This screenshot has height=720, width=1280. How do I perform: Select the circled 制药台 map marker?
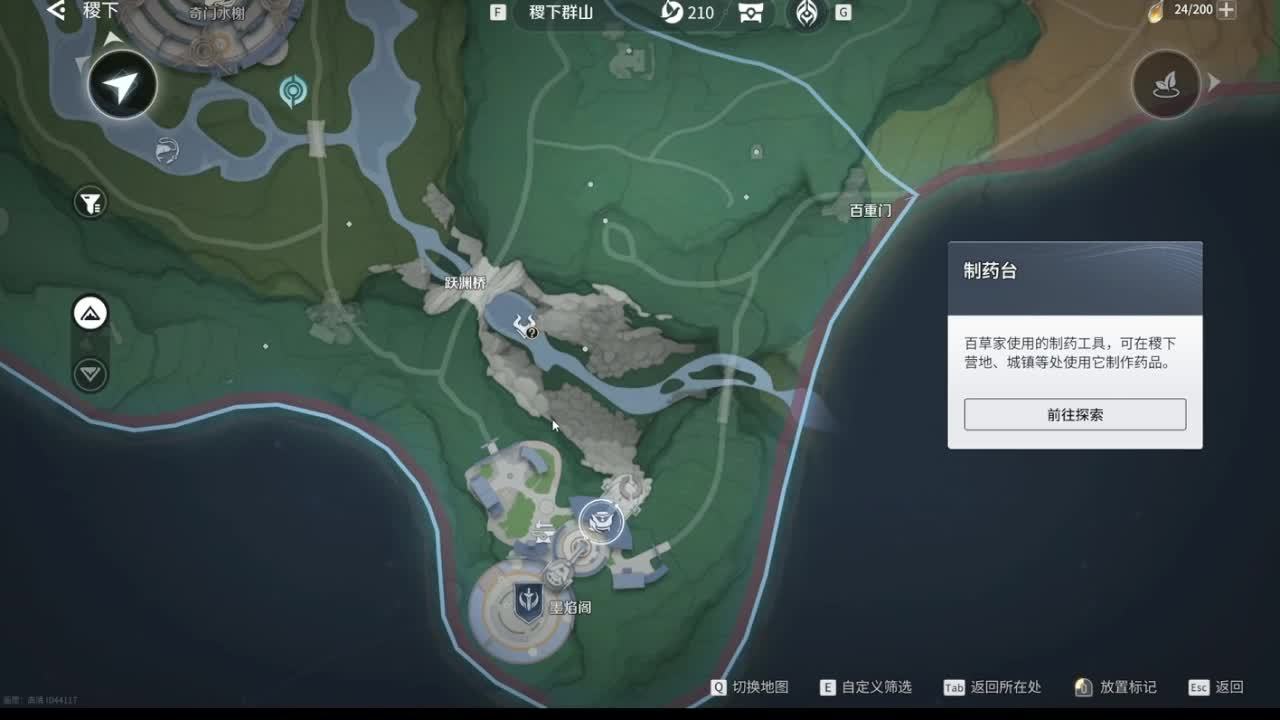tap(601, 521)
